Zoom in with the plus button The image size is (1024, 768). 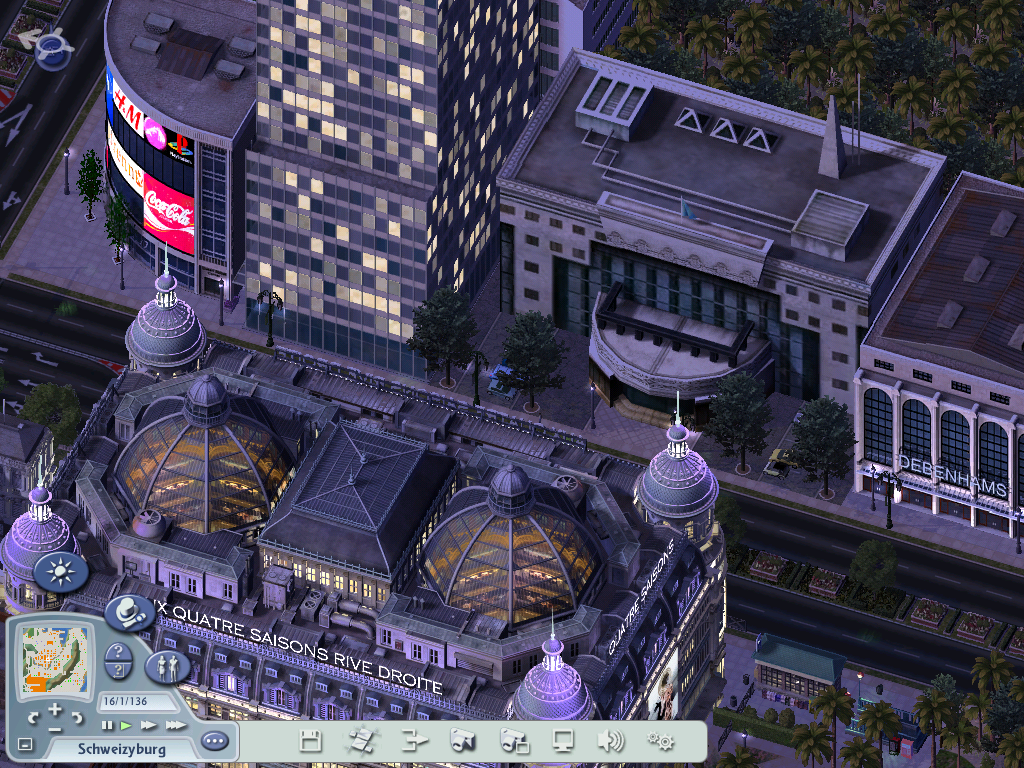55,710
